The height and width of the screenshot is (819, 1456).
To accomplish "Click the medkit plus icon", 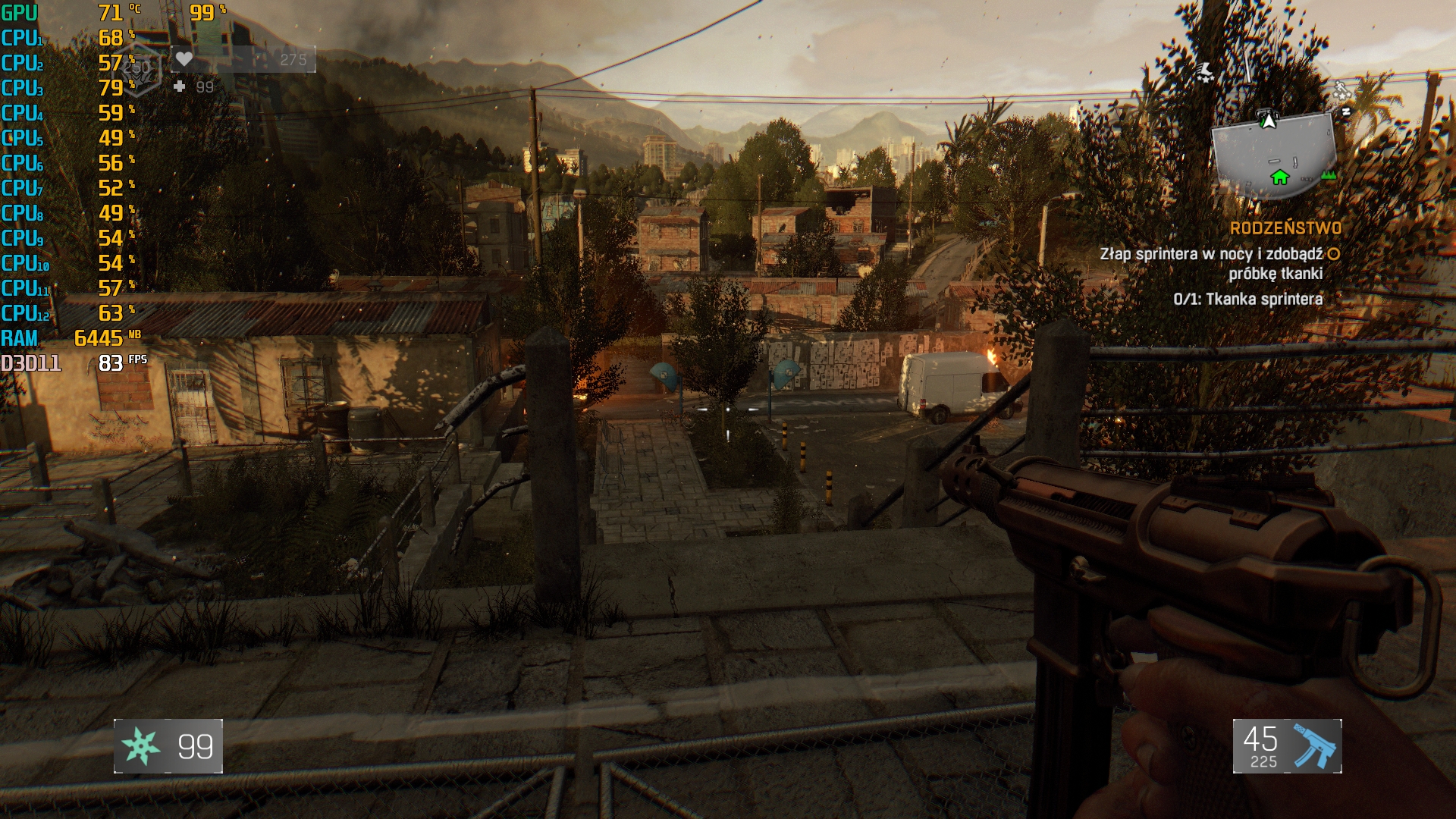I will tap(180, 86).
